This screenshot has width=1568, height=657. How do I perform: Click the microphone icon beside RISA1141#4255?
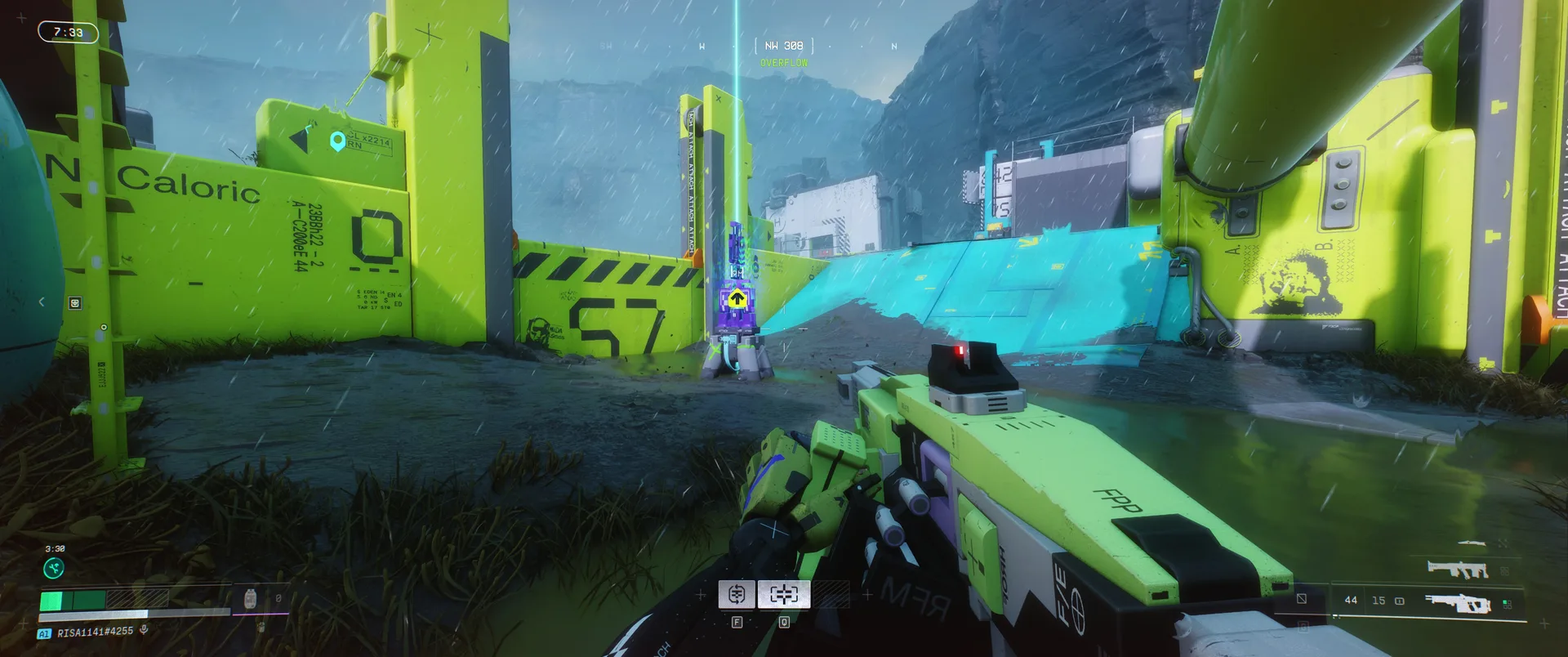click(x=144, y=630)
